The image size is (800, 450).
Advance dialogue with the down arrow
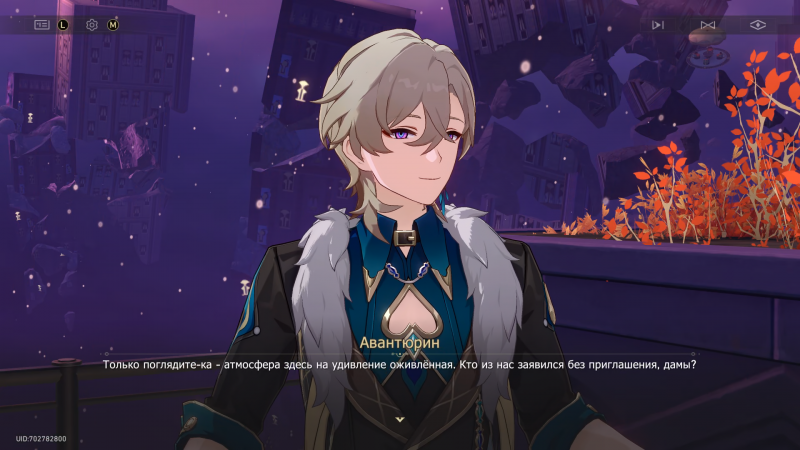(400, 419)
